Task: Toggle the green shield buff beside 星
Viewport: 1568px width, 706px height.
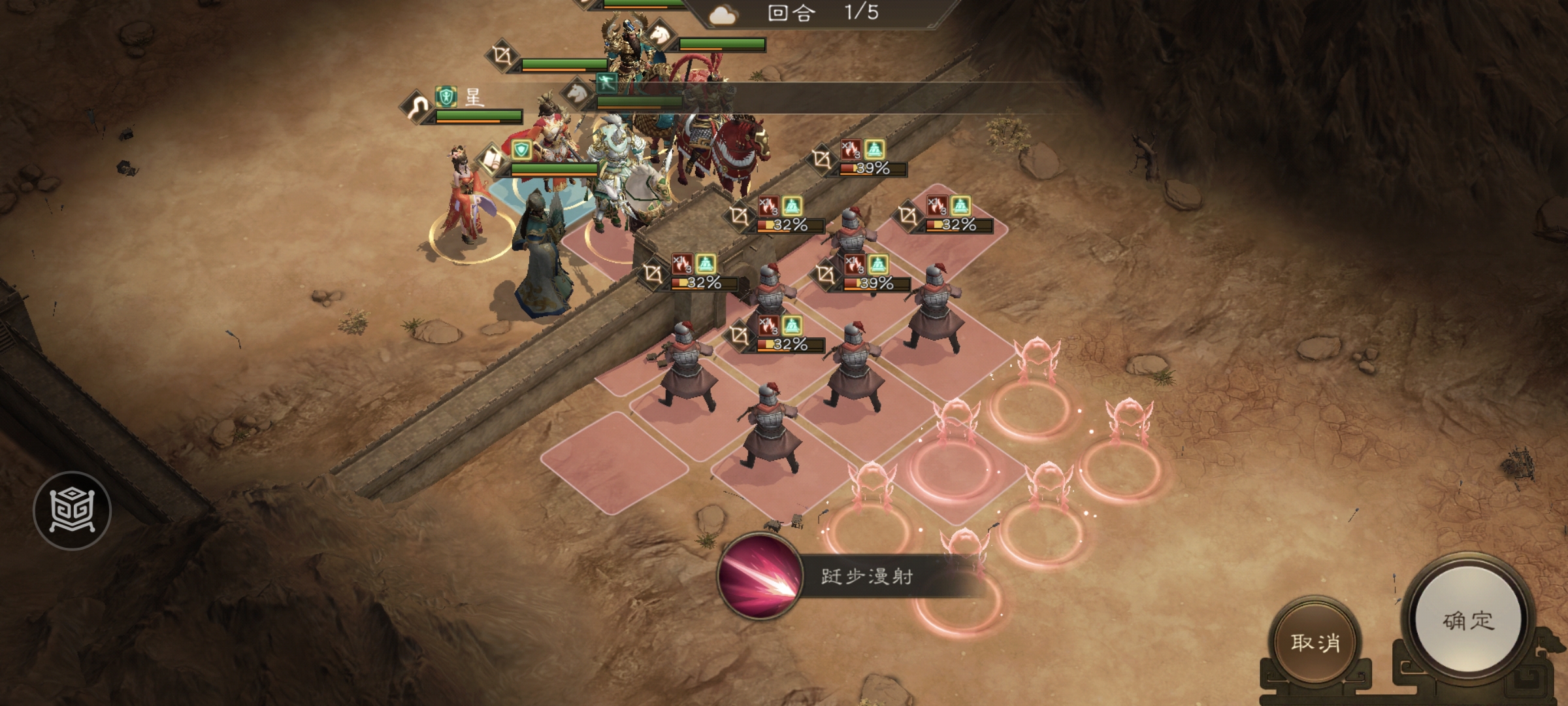Action: [446, 97]
